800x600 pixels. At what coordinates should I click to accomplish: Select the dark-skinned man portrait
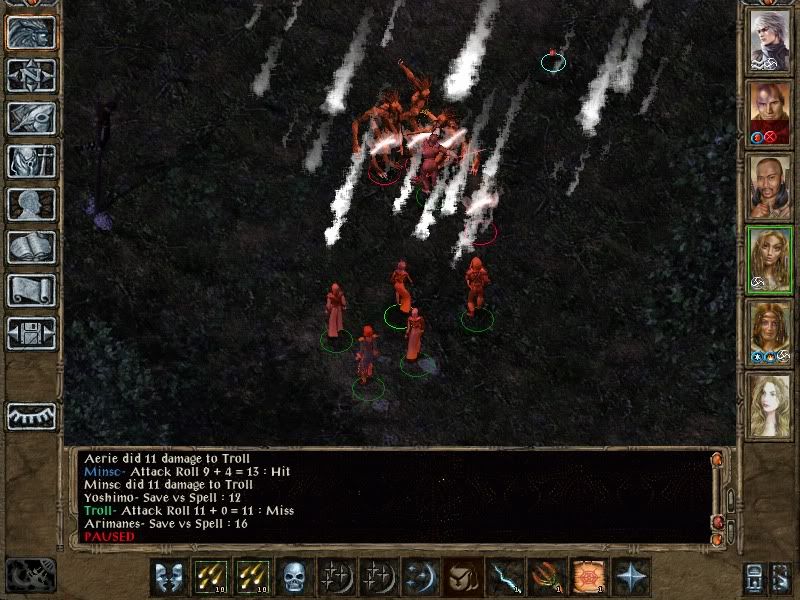[771, 189]
